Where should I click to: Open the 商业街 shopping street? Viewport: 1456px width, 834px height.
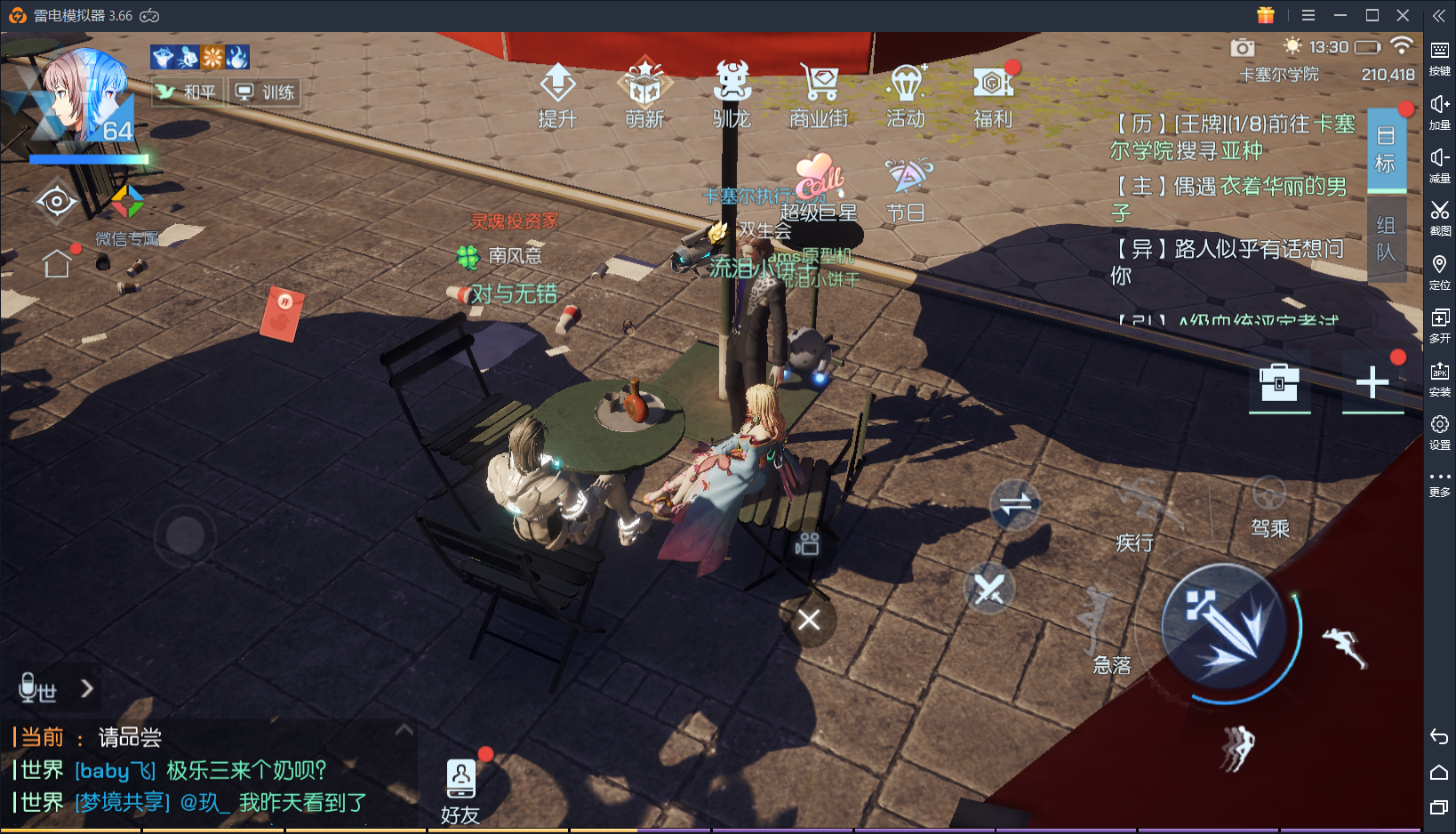click(x=819, y=94)
